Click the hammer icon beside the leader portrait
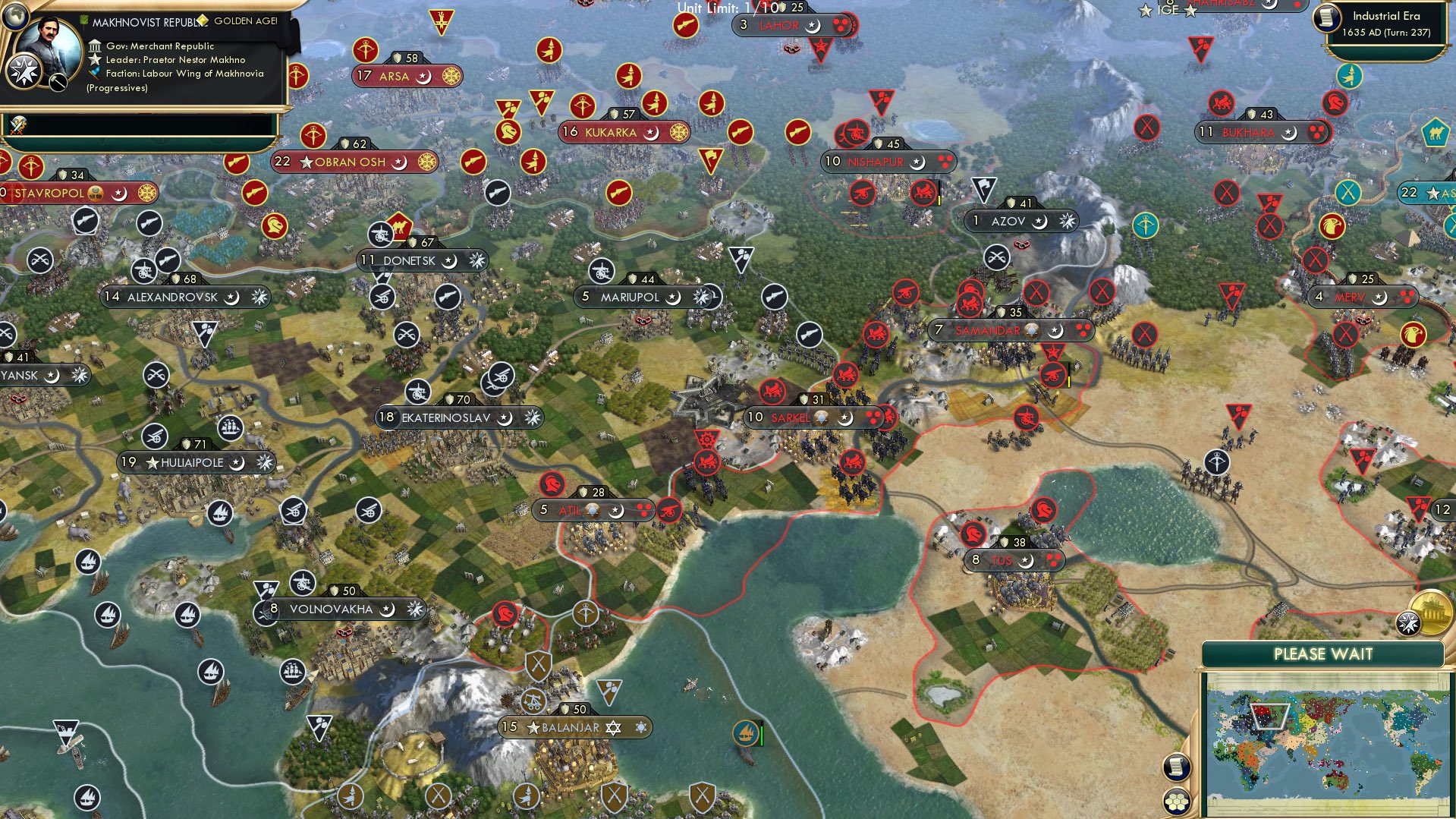1456x819 pixels. click(x=58, y=82)
